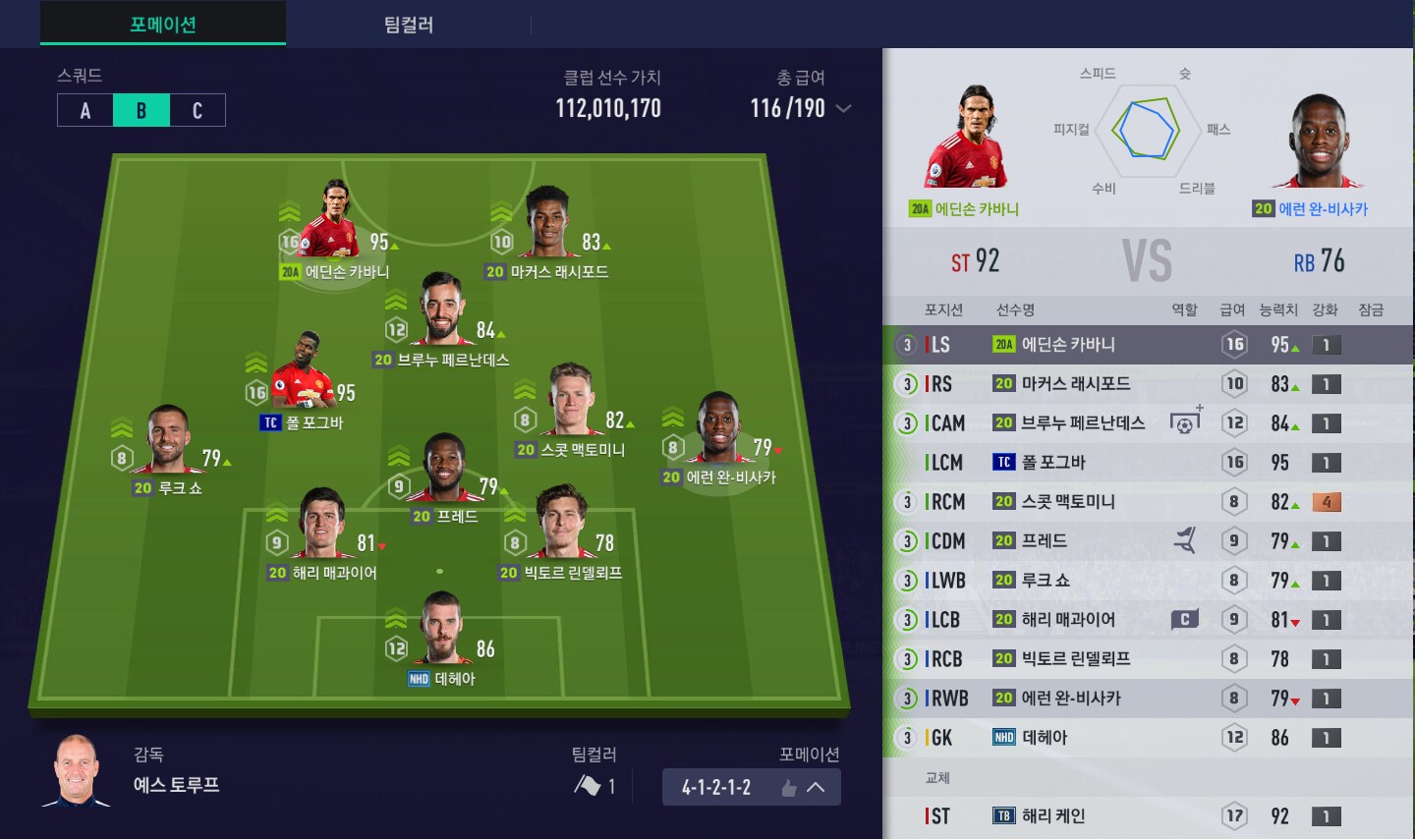Switch to the 팀컬러 tab
The width and height of the screenshot is (1415, 840).
pos(408,25)
